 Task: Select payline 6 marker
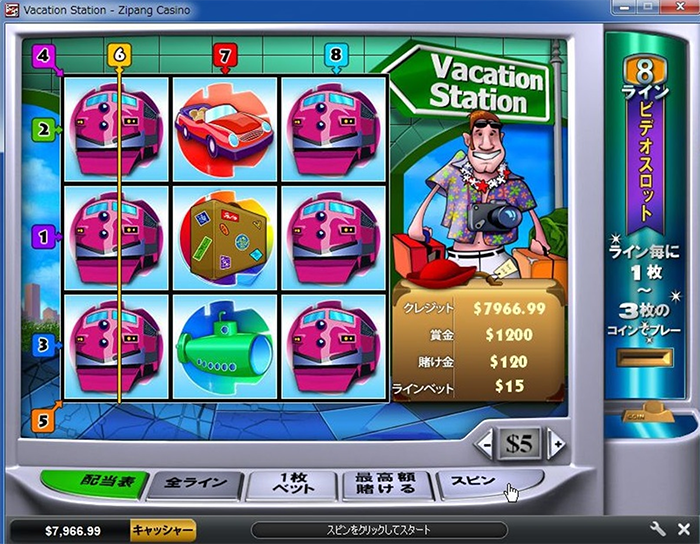point(119,55)
